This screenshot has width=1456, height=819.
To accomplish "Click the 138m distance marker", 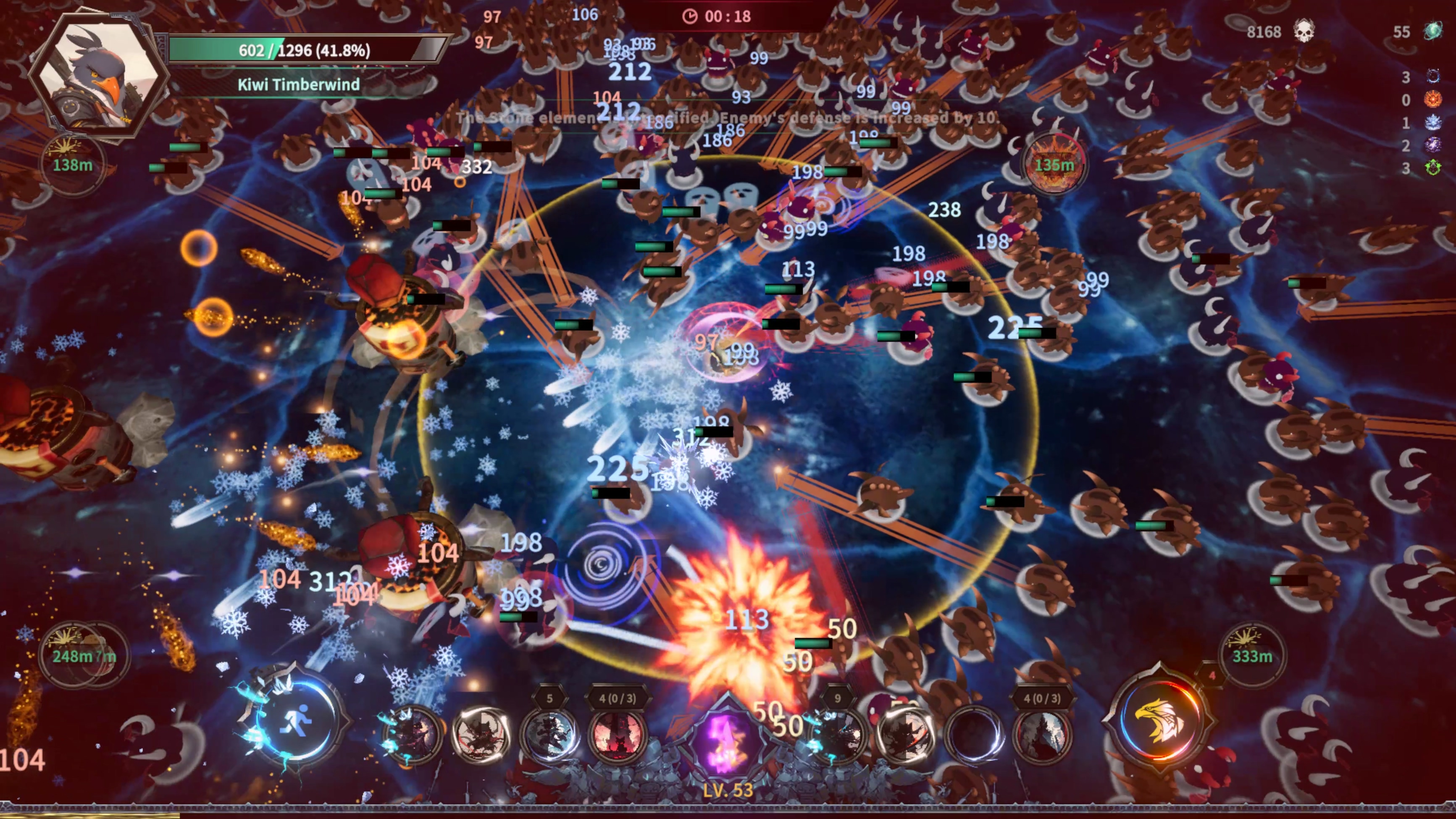I will point(72,164).
